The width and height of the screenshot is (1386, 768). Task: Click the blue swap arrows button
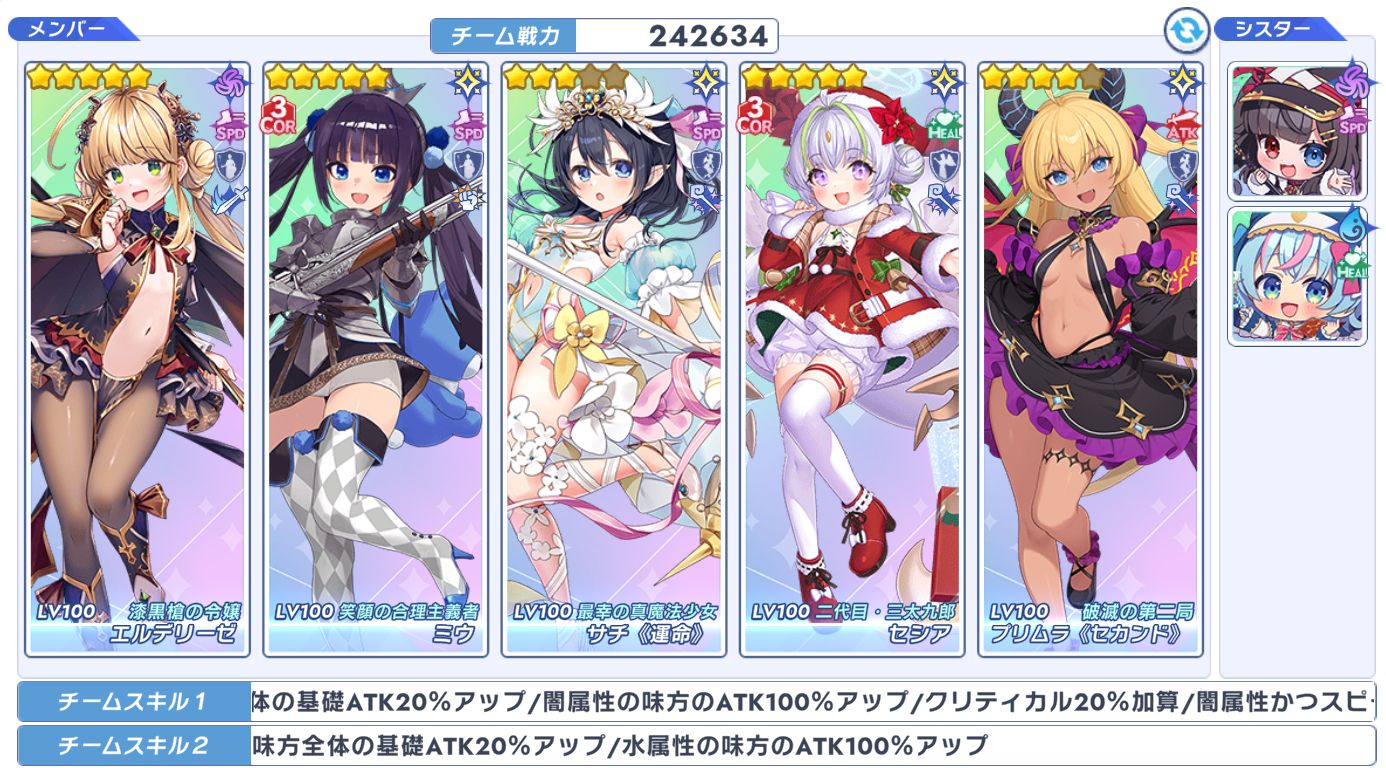pos(1187,32)
